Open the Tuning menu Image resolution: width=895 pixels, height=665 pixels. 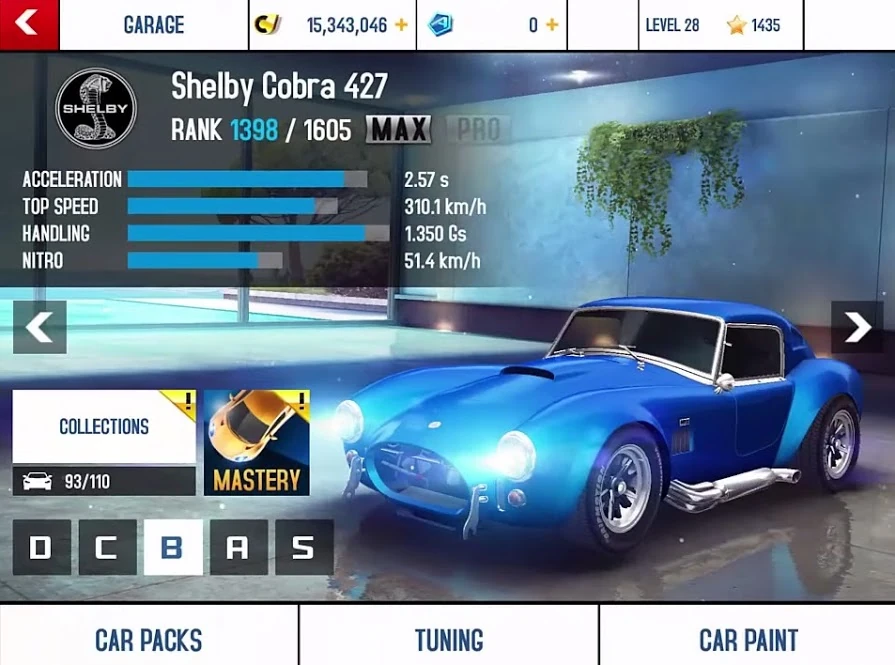(x=449, y=639)
